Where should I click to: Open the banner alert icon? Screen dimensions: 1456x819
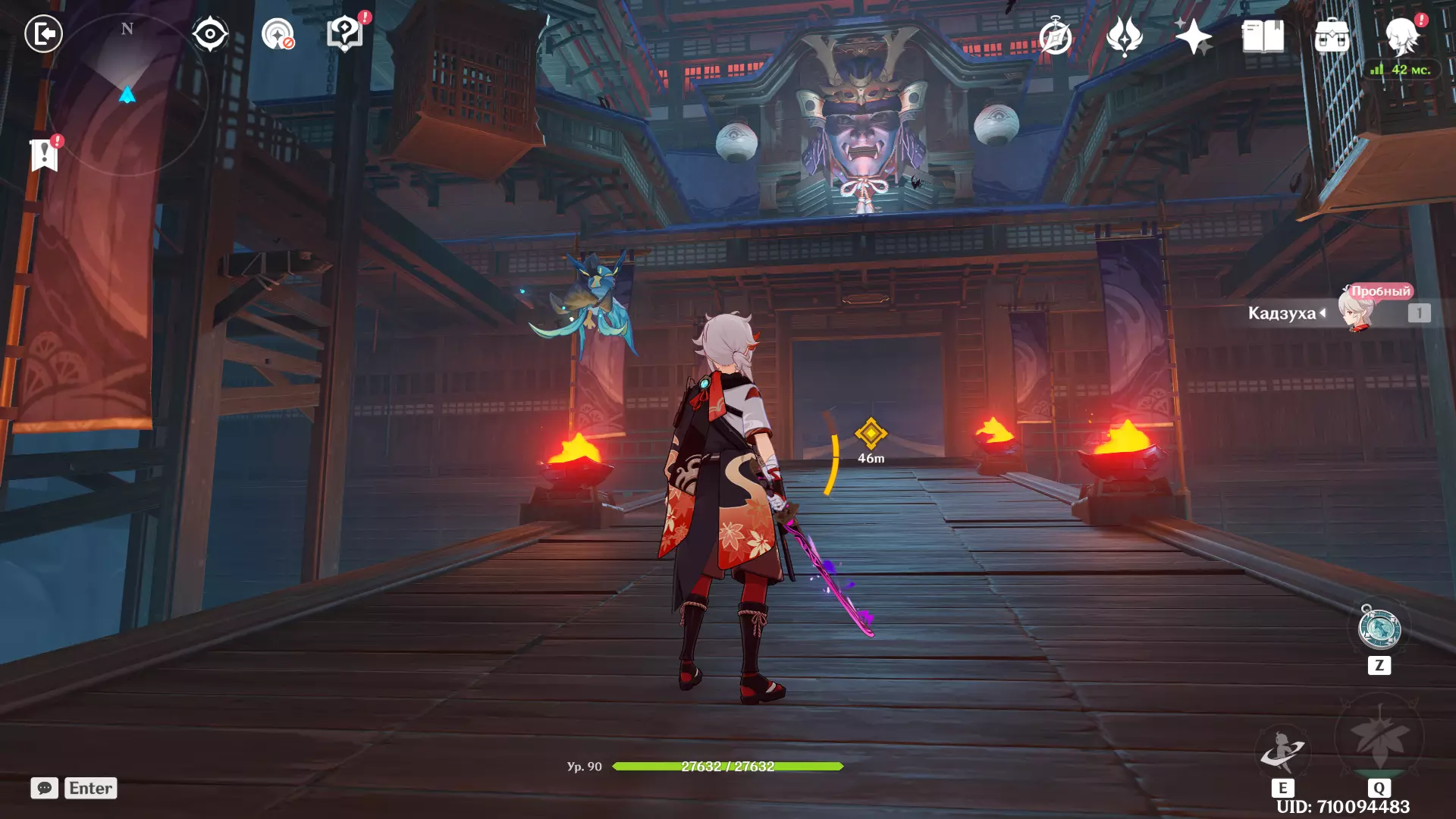pos(45,155)
